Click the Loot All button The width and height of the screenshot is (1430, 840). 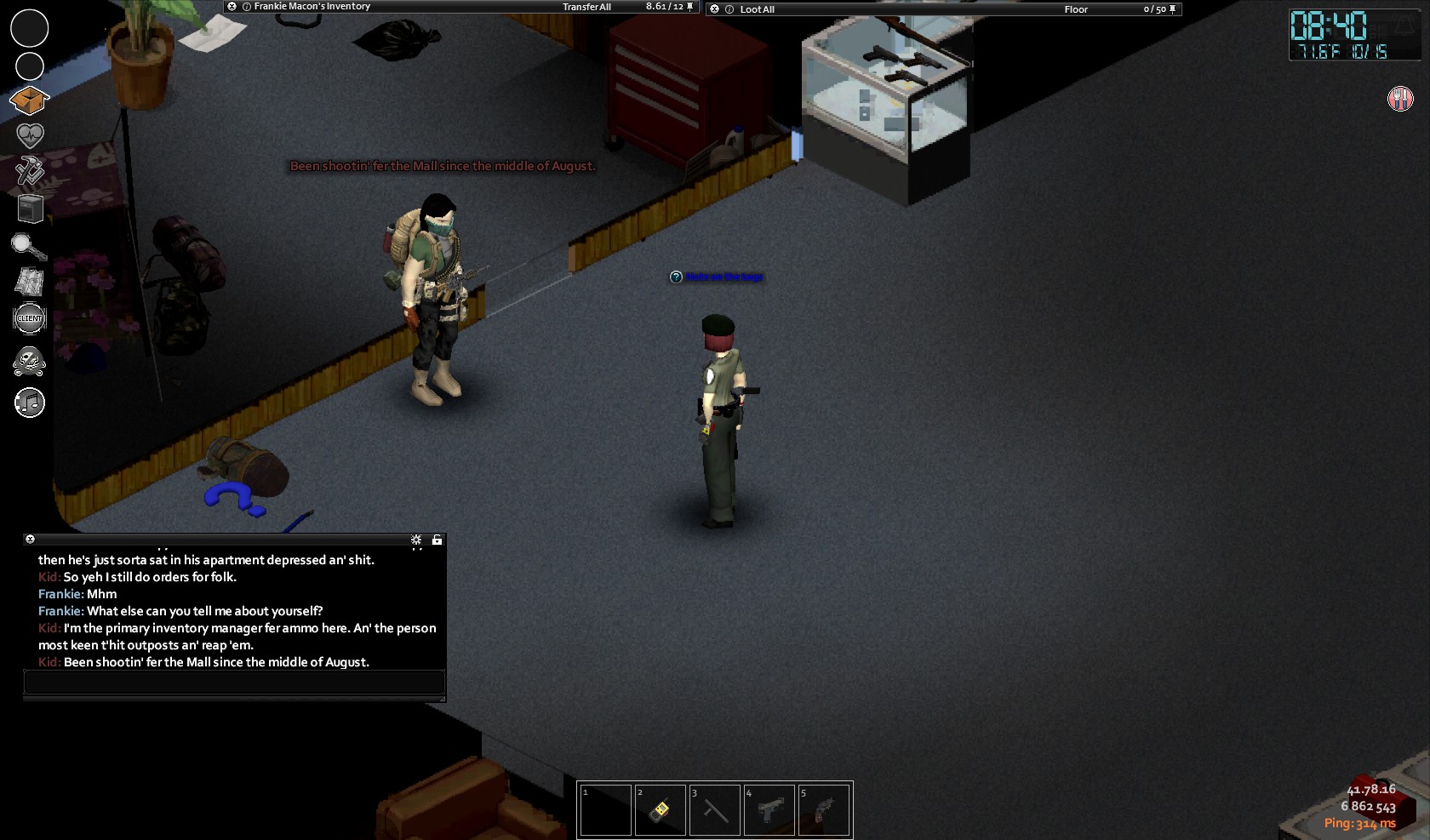(757, 9)
